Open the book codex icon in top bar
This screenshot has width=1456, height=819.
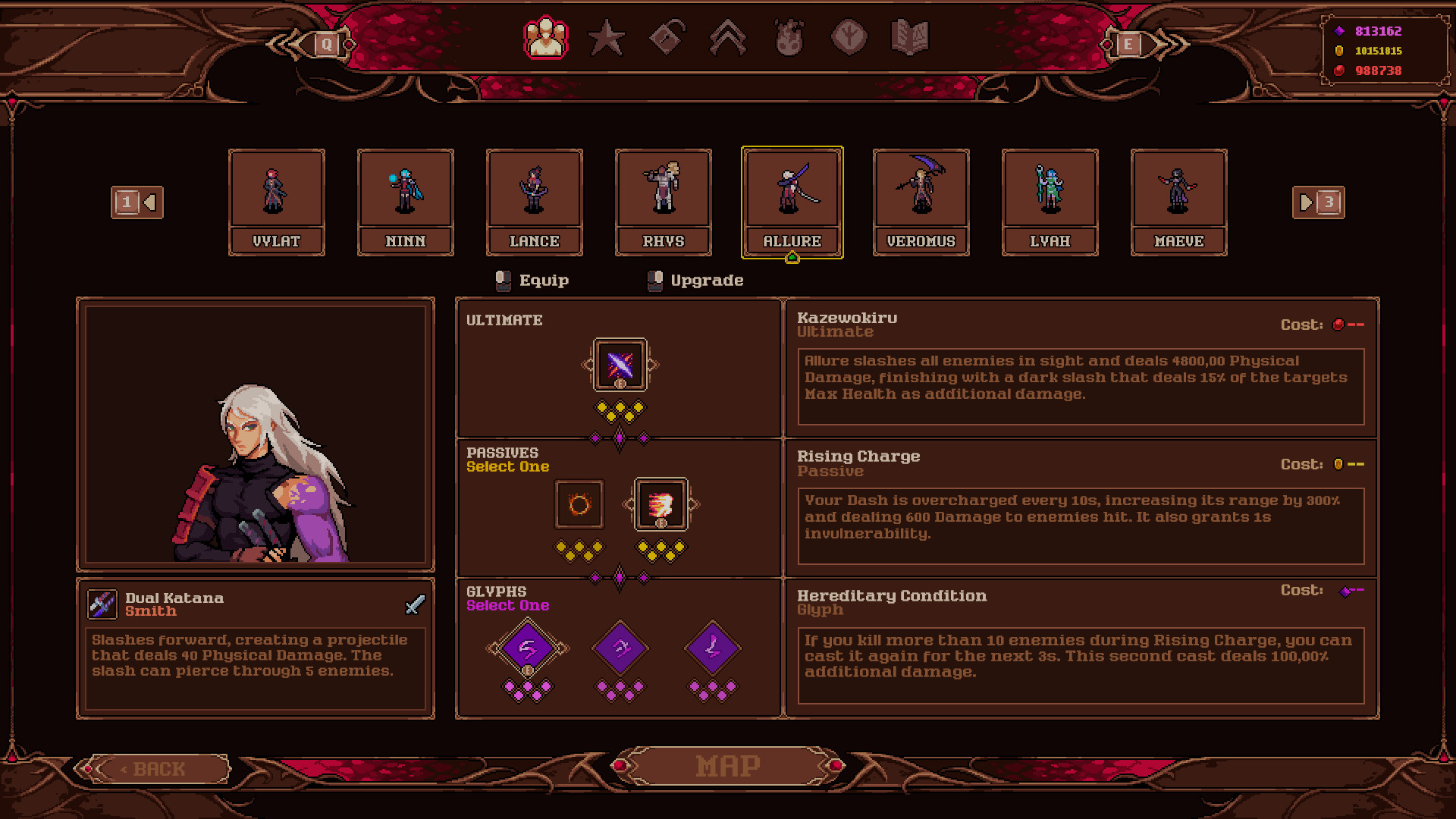tap(910, 36)
